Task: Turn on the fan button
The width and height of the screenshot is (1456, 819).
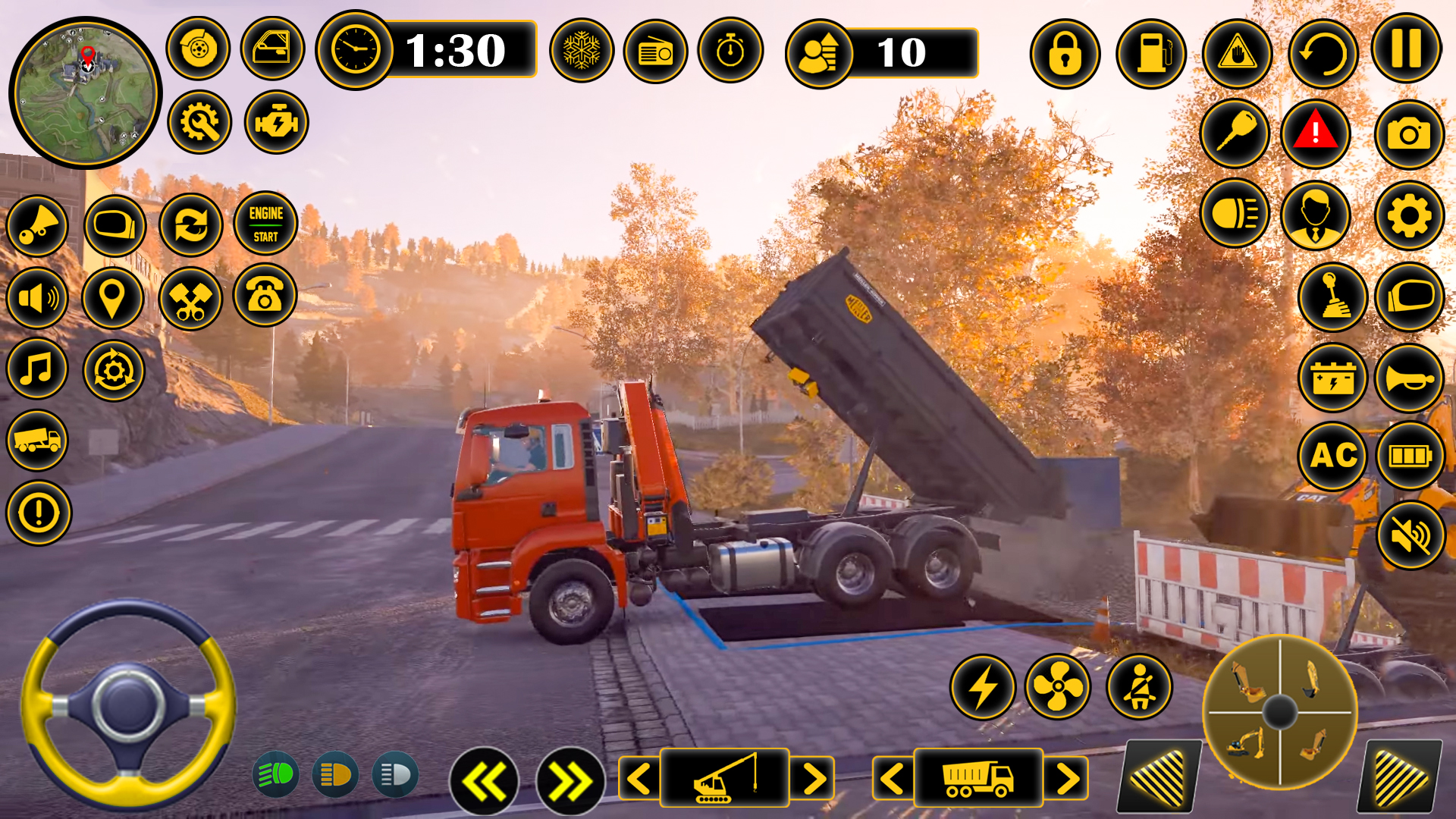Action: tap(1057, 687)
